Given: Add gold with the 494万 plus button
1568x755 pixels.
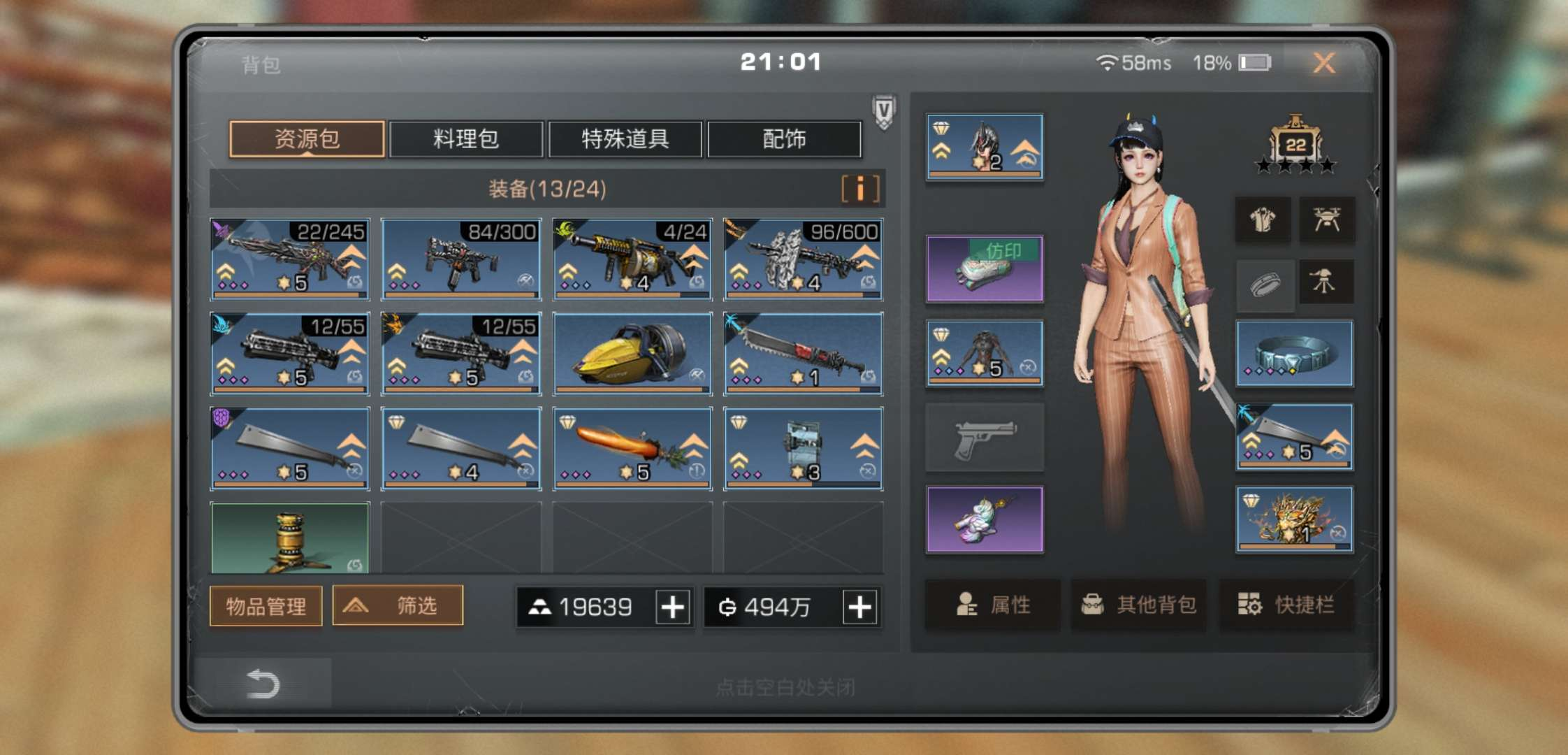Looking at the screenshot, I should pos(859,607).
